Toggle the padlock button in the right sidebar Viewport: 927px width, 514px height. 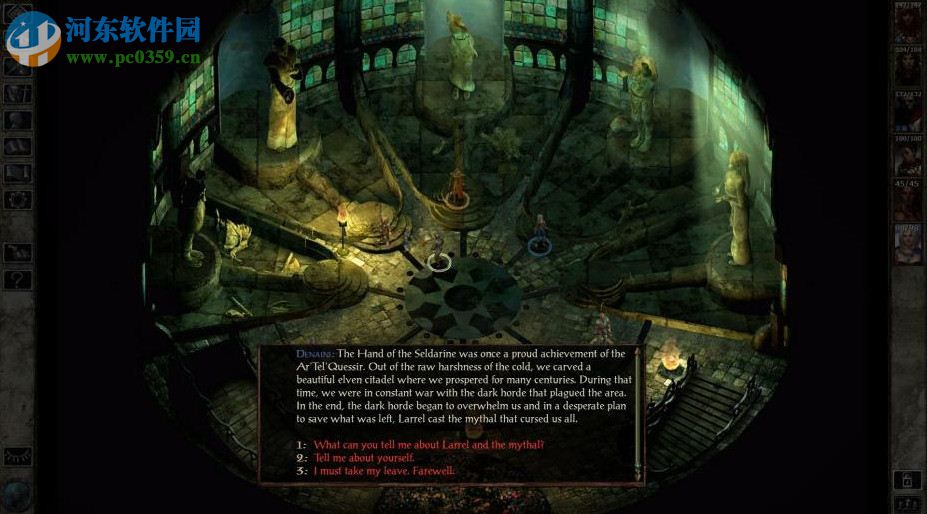(x=907, y=480)
